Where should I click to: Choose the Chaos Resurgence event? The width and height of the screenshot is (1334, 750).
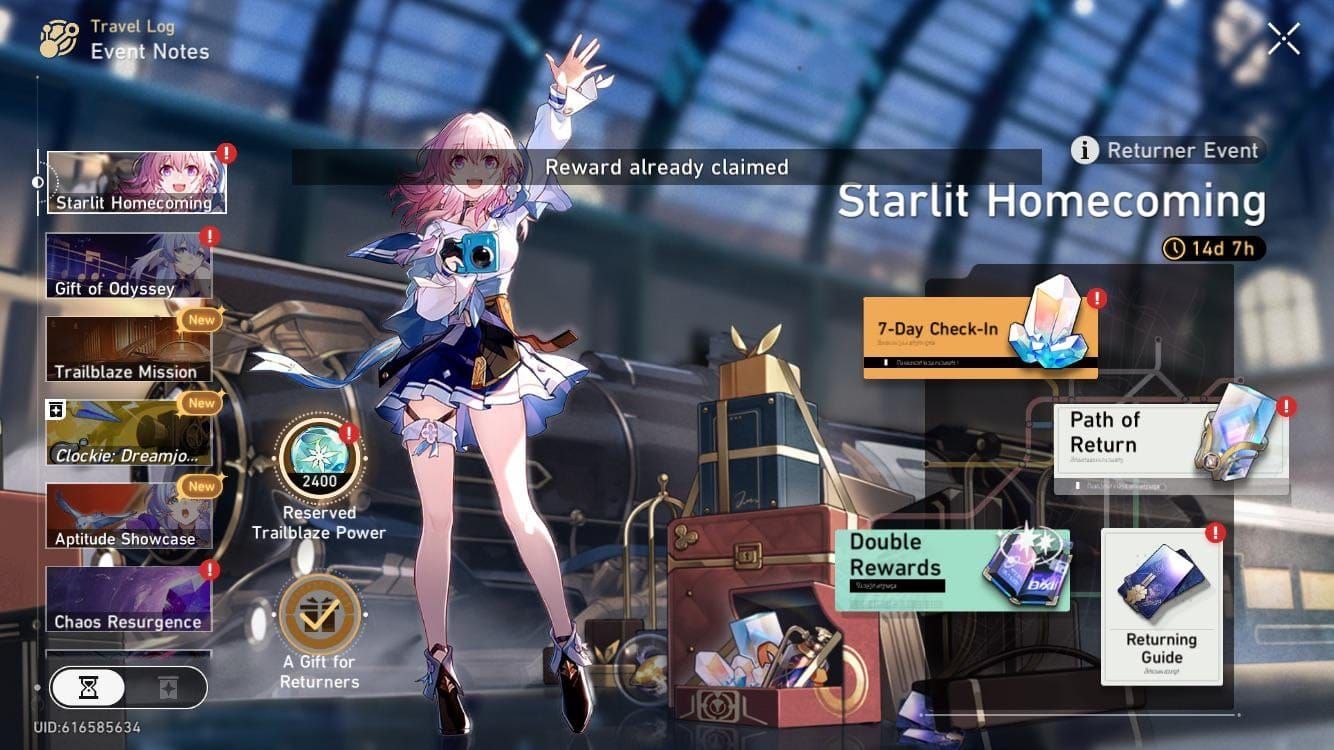[128, 599]
